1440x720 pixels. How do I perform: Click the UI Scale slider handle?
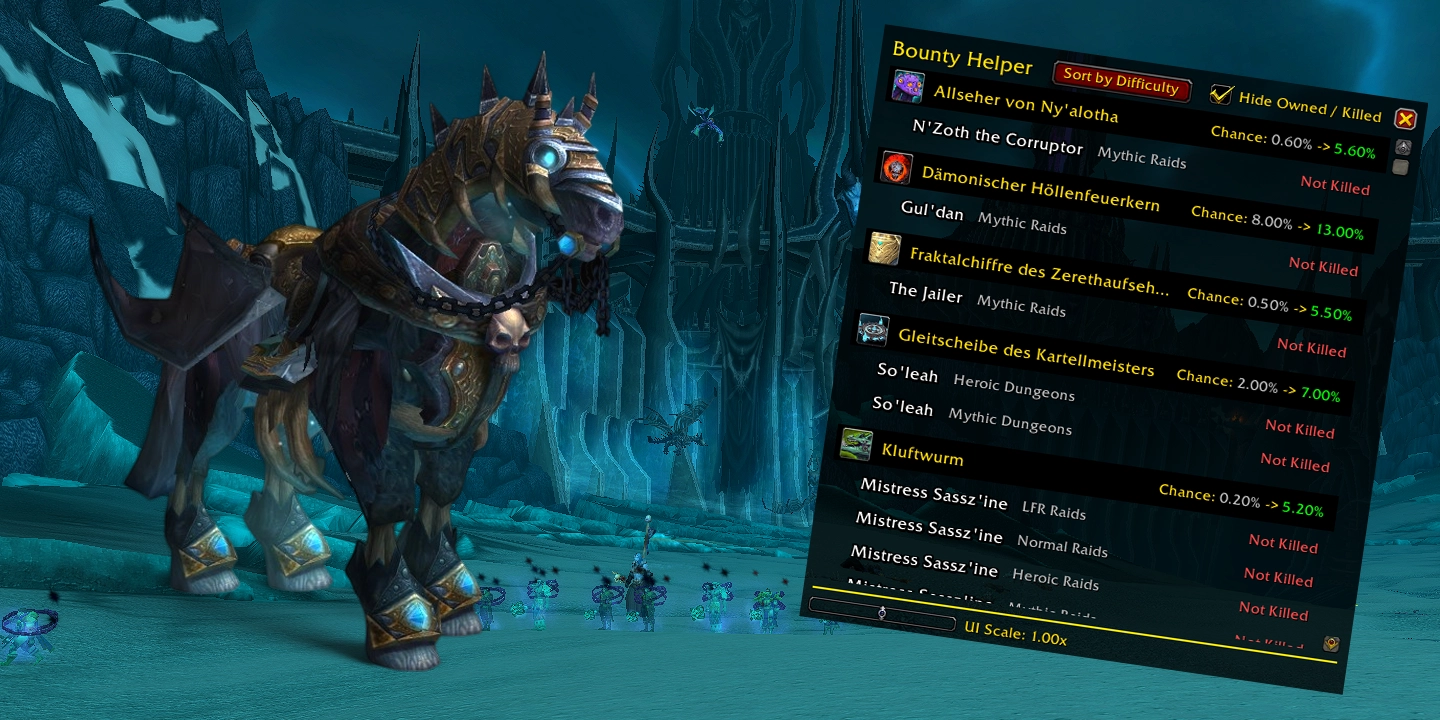pos(882,613)
